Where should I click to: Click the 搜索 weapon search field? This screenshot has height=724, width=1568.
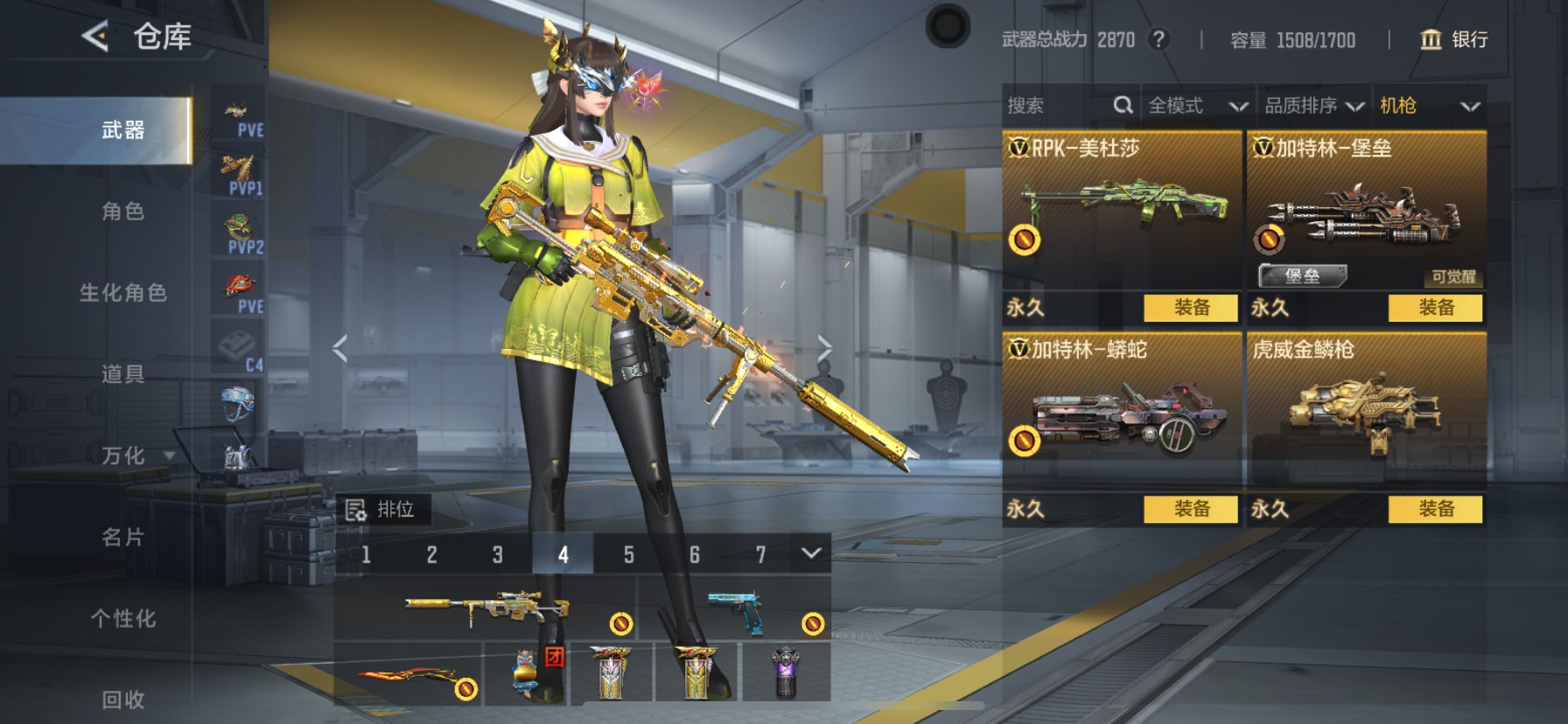[x=1059, y=106]
